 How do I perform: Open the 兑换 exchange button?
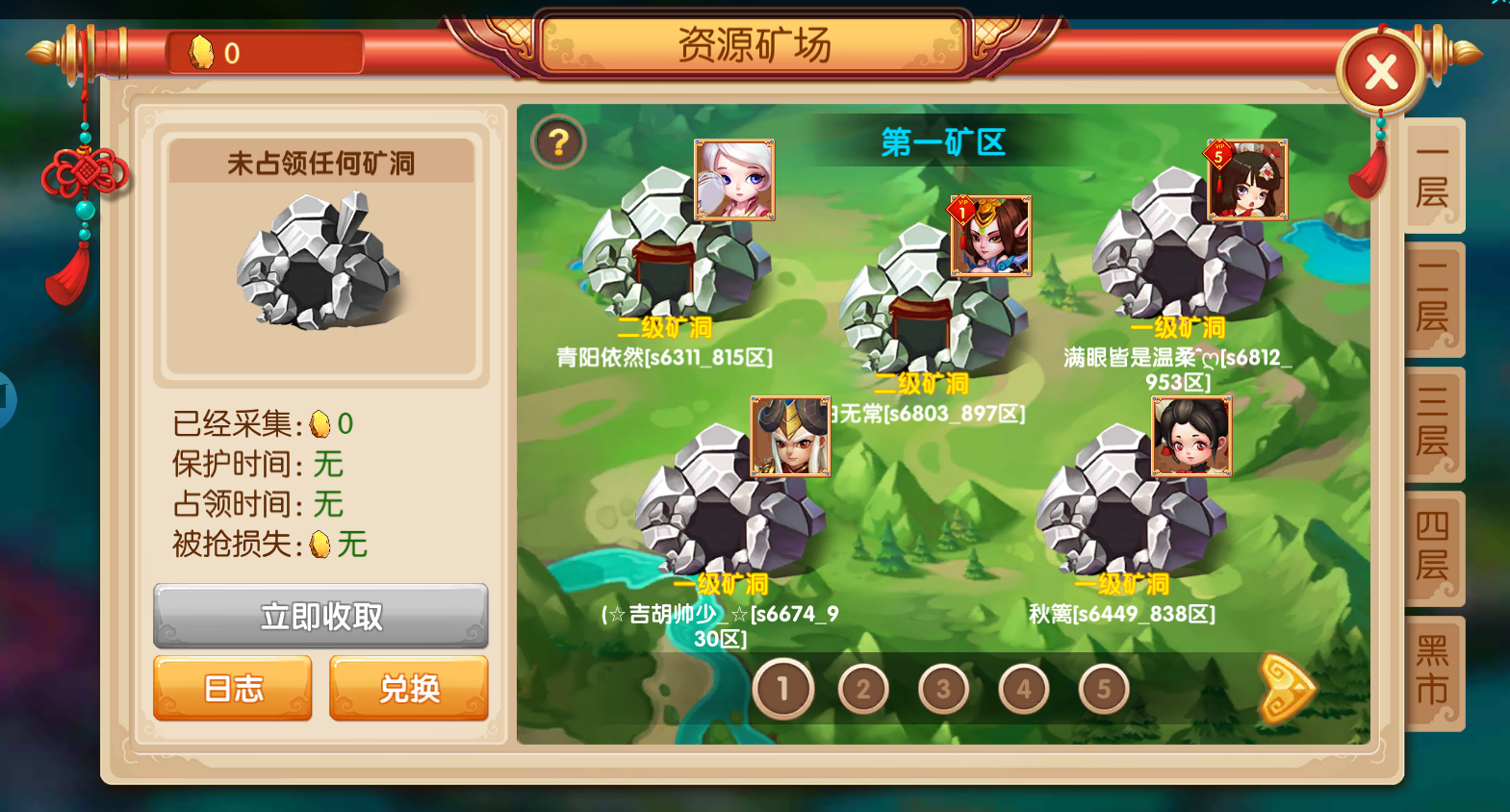click(408, 688)
